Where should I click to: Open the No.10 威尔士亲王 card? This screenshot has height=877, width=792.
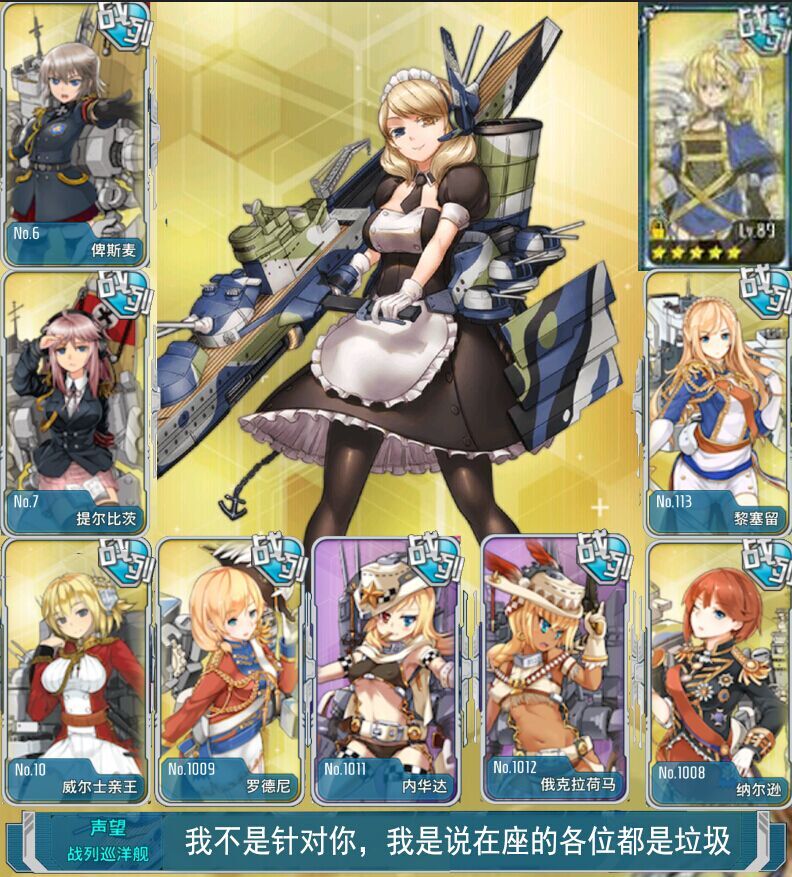(76, 670)
